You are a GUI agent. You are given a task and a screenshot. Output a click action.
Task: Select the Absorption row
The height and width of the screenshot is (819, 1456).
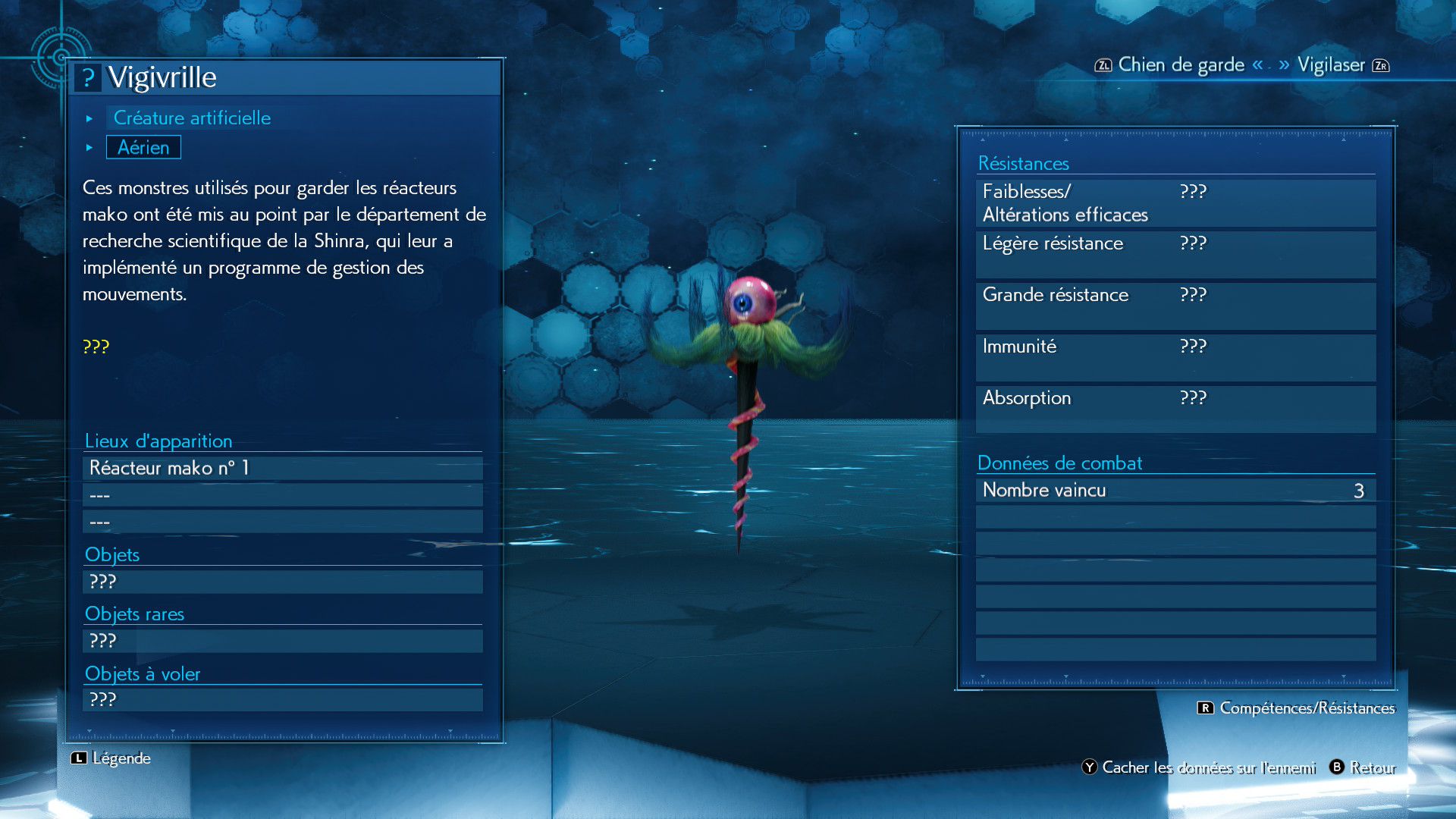coord(1175,409)
